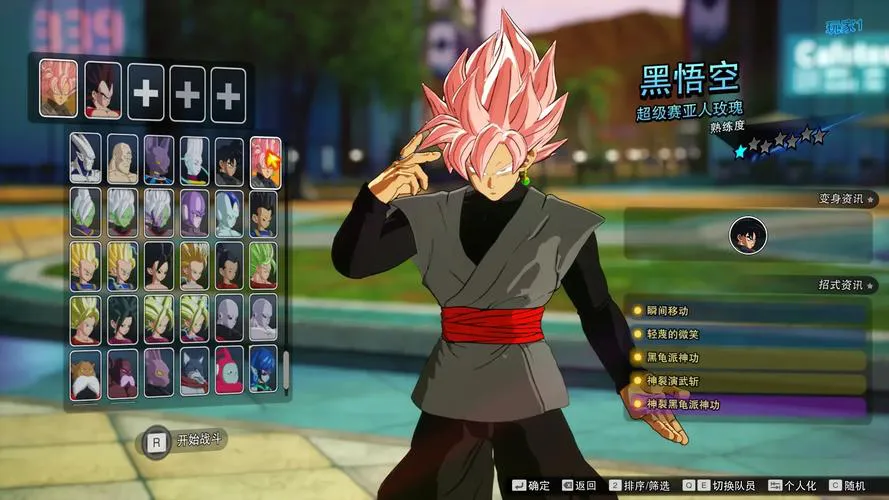Viewport: 889px width, 500px height.
Task: Choose Hit from the roster
Action: click(194, 212)
